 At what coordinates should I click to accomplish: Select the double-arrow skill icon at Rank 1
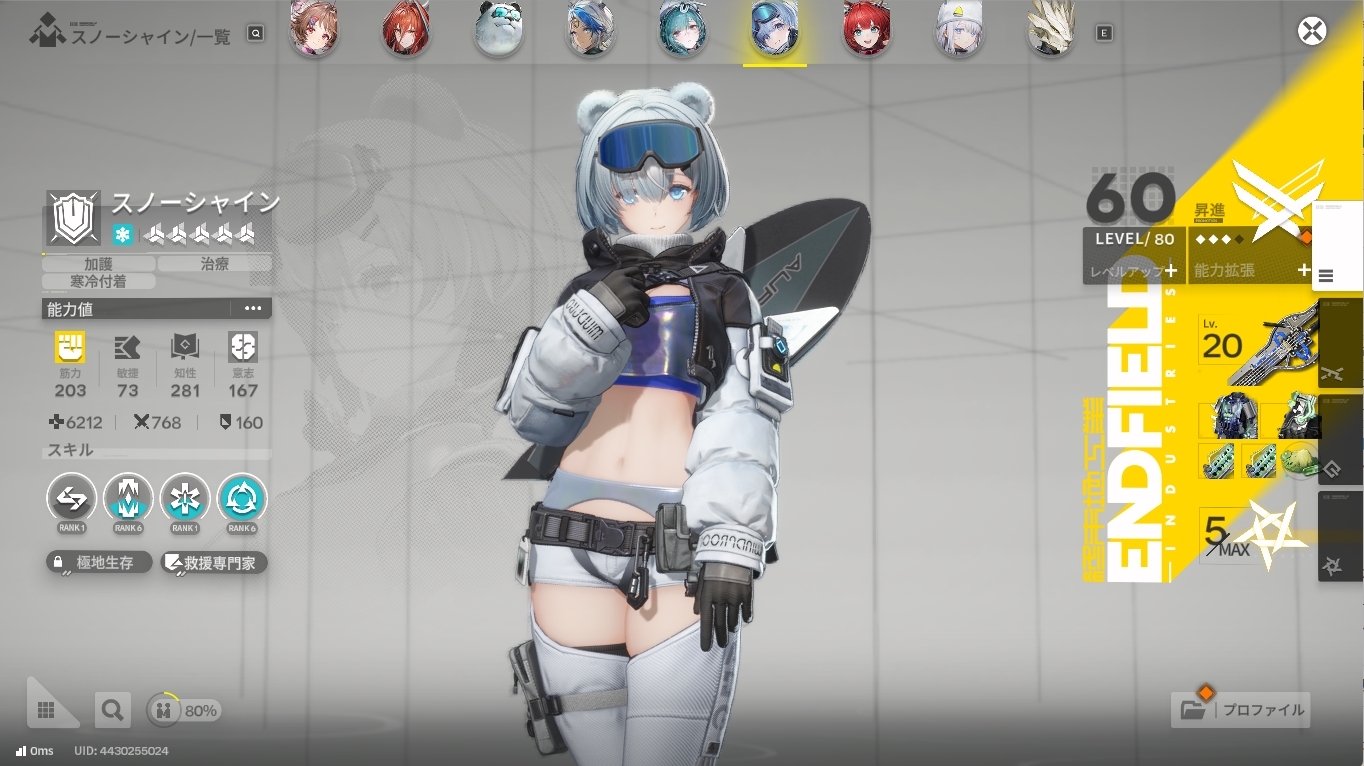pyautogui.click(x=72, y=498)
